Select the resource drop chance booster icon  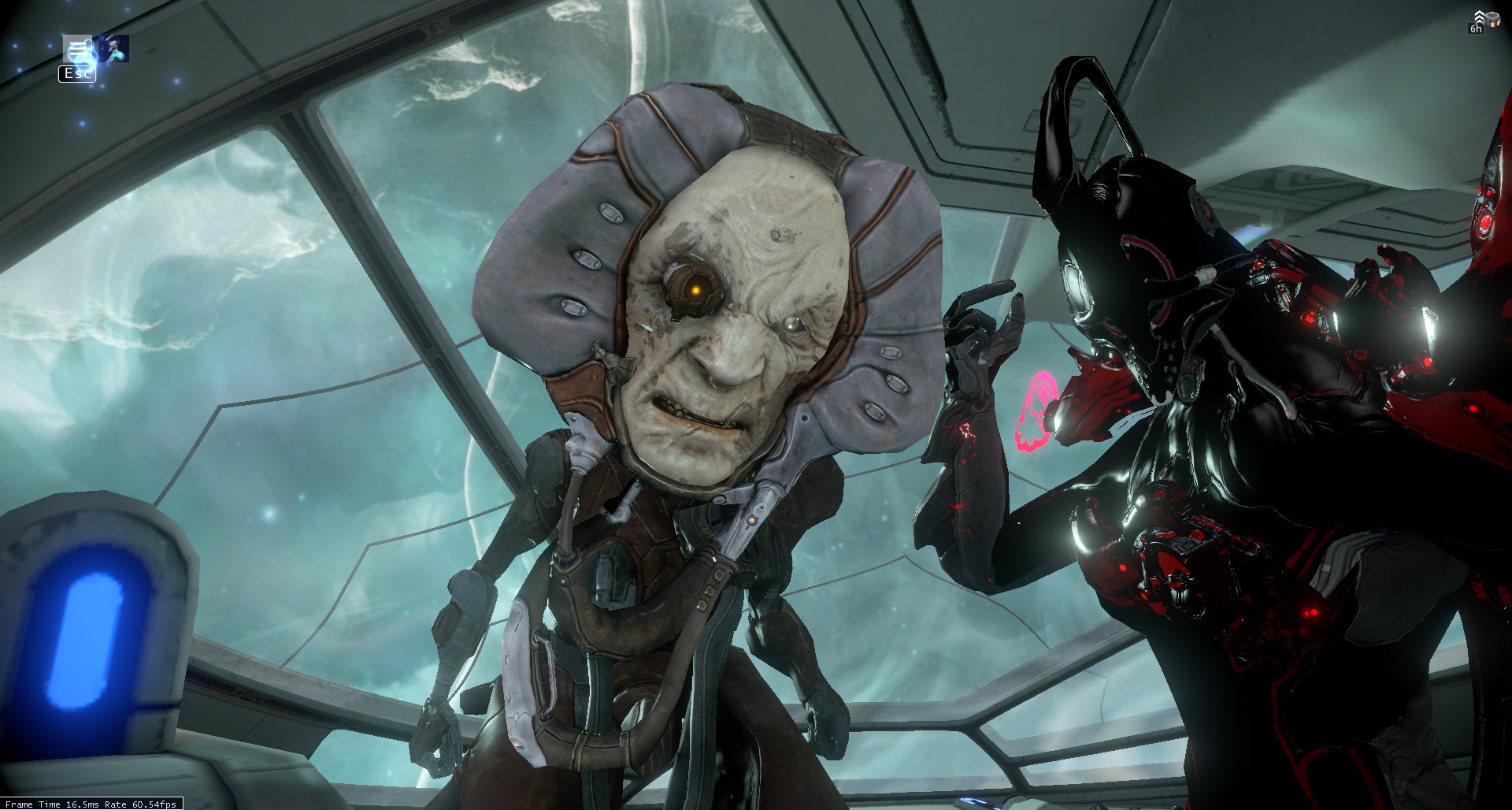[1493, 20]
